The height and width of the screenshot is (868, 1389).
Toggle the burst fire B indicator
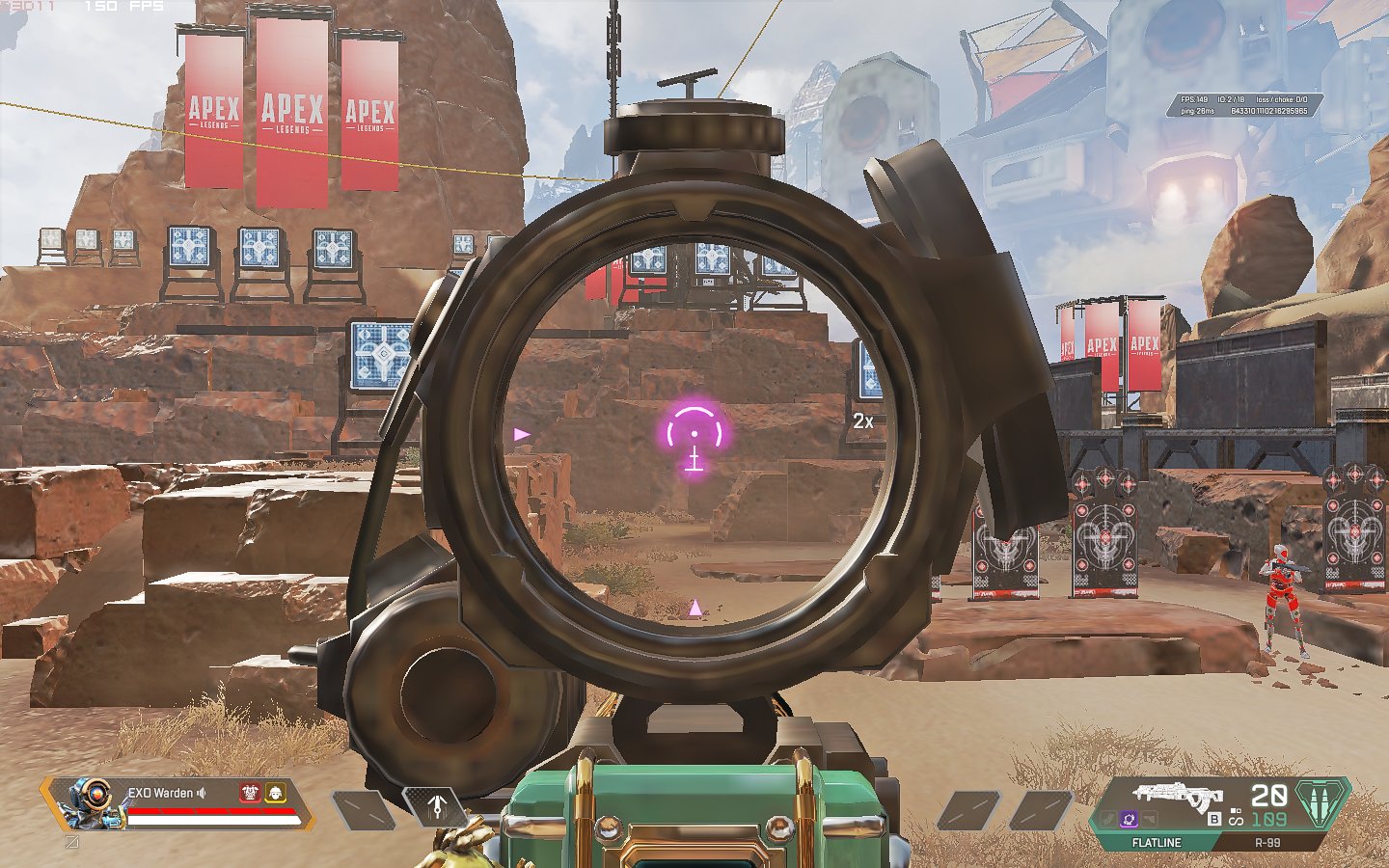pos(1213,820)
